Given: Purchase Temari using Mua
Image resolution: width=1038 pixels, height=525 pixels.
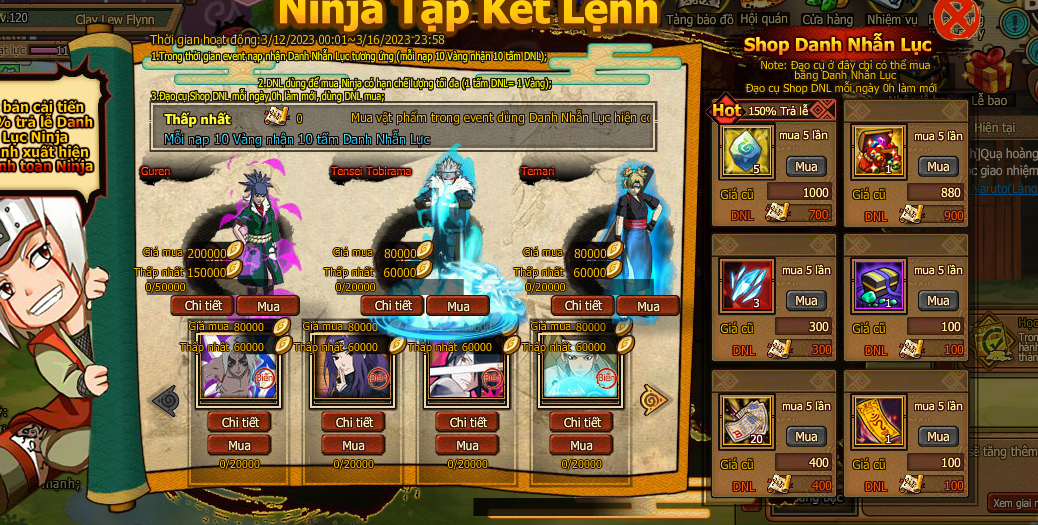Looking at the screenshot, I should coord(648,306).
